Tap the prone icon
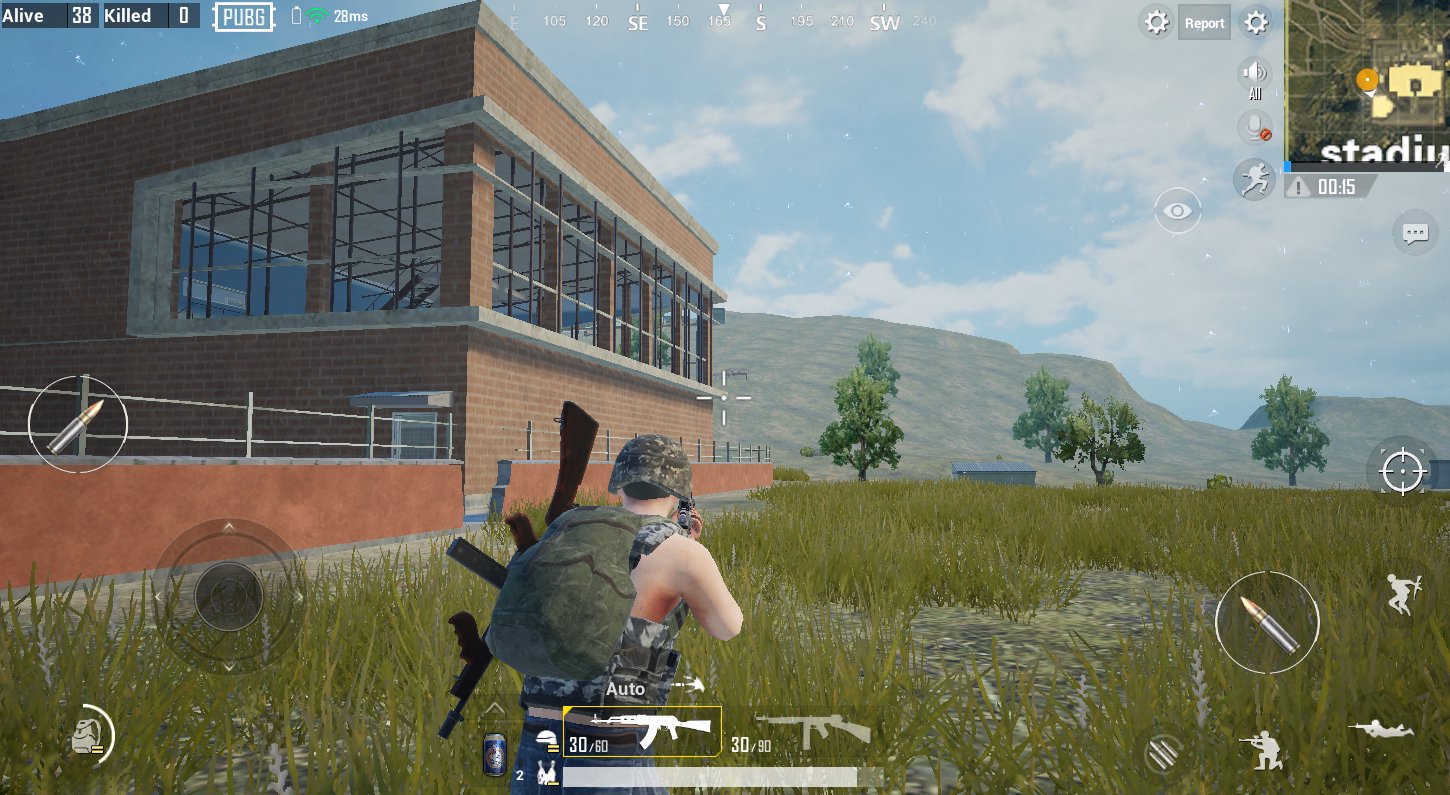Screen dimensions: 1450x795 coord(1380,727)
